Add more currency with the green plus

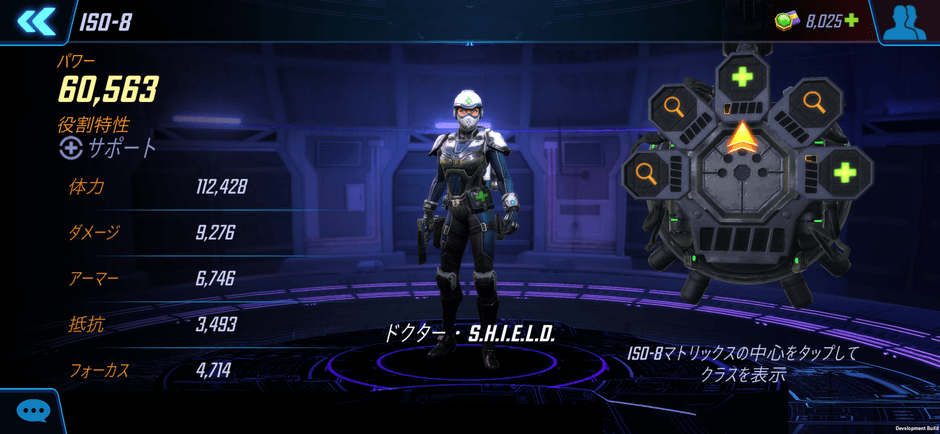point(851,20)
